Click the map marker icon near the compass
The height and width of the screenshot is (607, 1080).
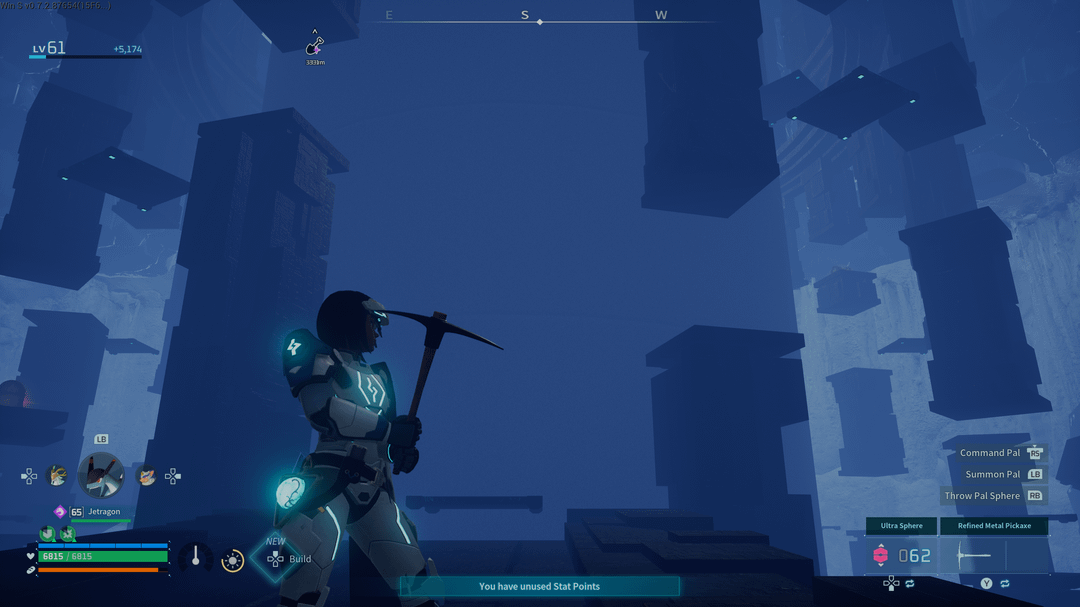(315, 45)
